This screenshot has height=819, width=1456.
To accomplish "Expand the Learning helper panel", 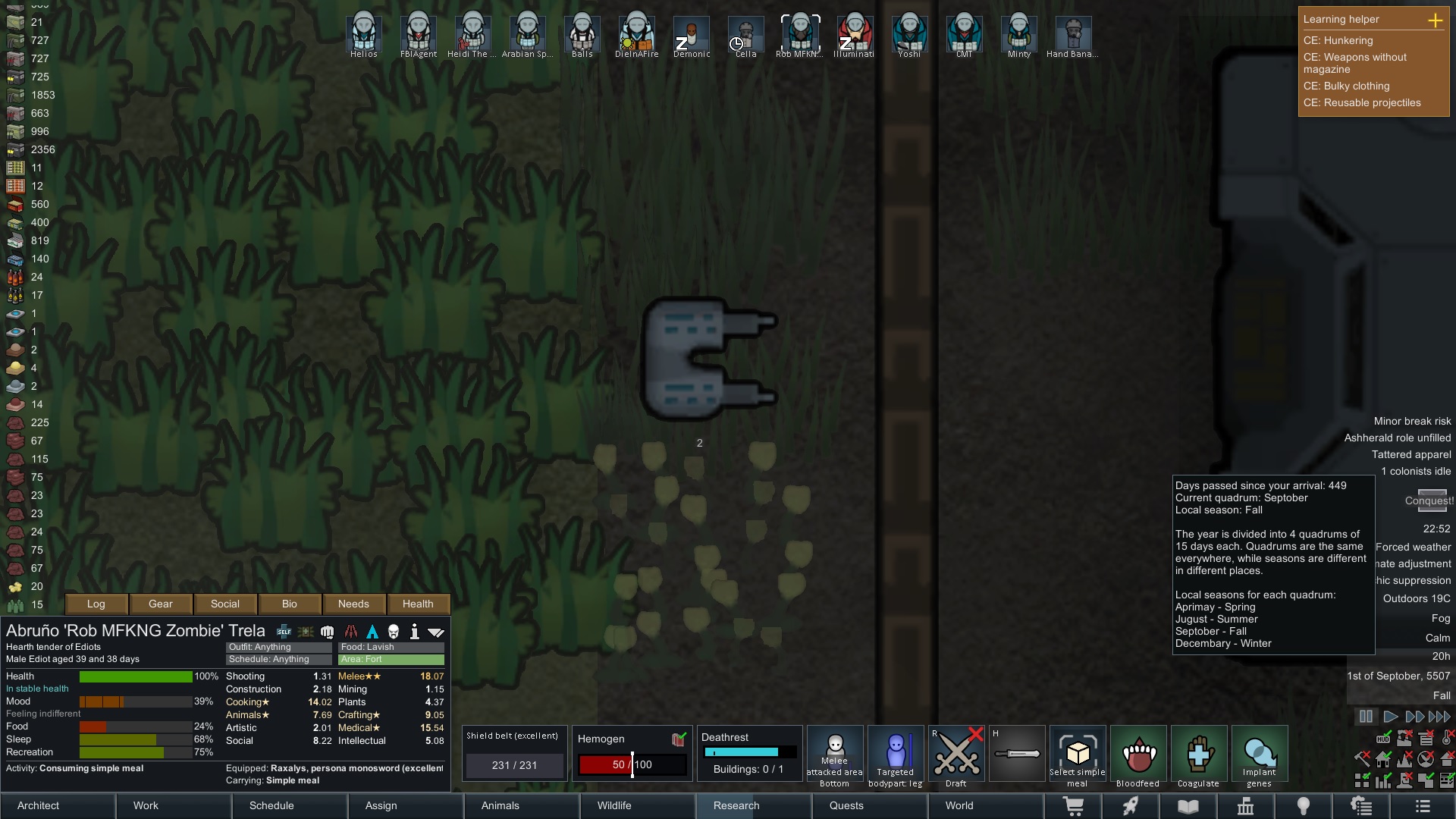I will tap(1435, 20).
